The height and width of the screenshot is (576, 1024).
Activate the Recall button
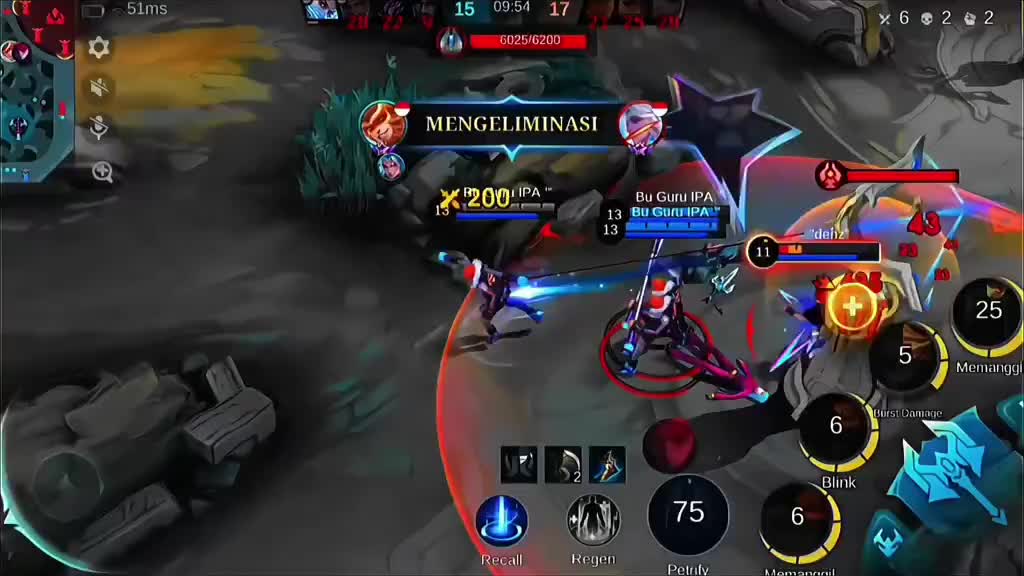[x=501, y=521]
